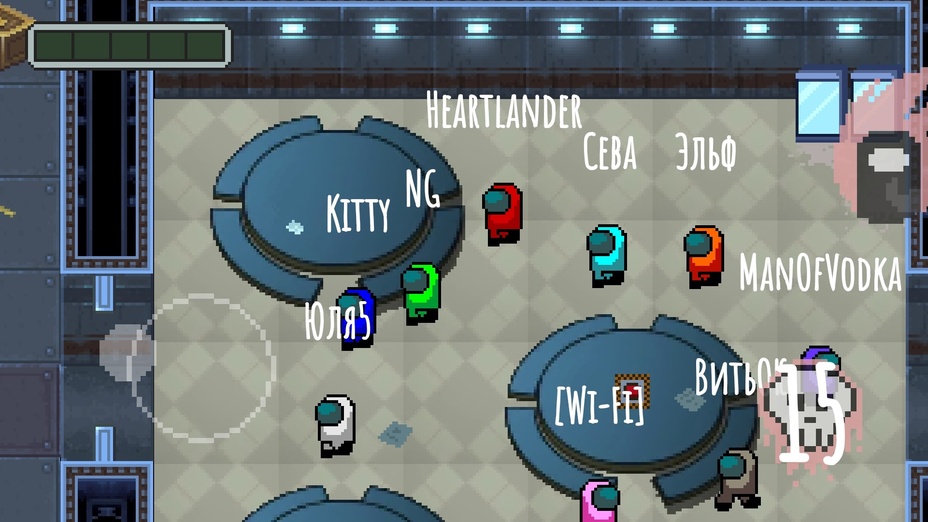Tap the virtual joystick circle

[x=200, y=367]
